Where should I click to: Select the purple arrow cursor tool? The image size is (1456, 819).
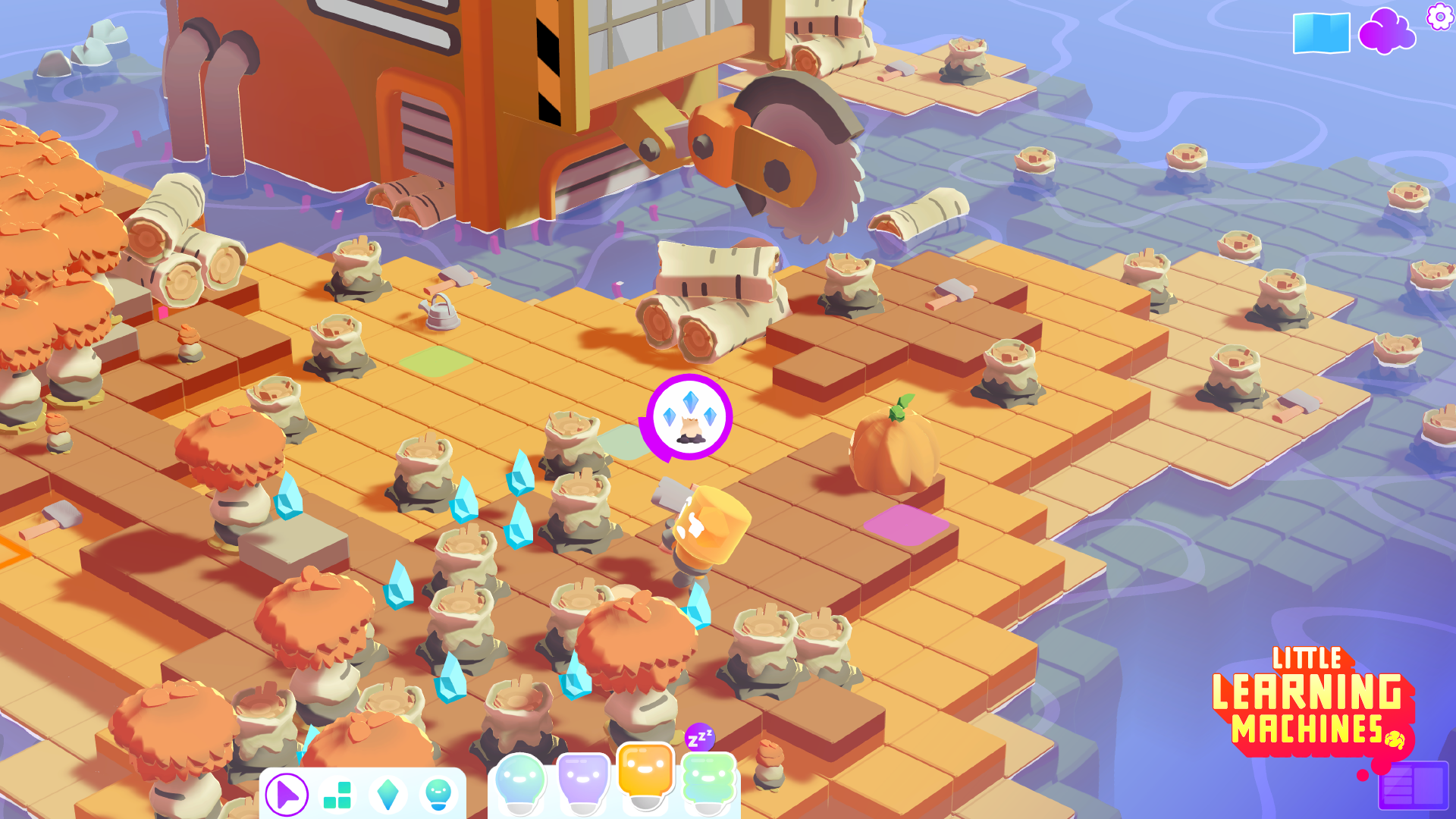(x=287, y=795)
